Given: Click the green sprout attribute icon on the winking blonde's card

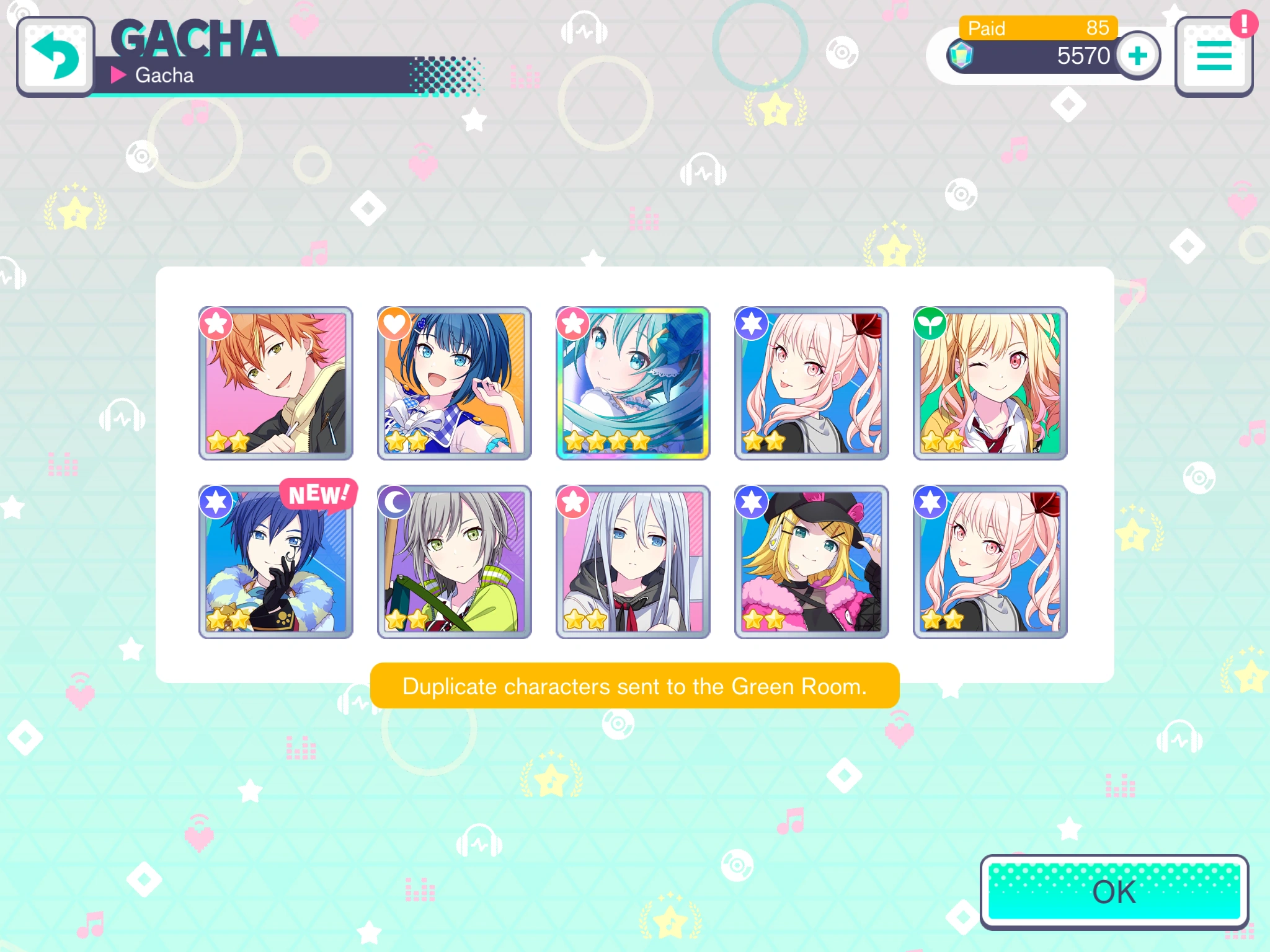Looking at the screenshot, I should pos(930,323).
